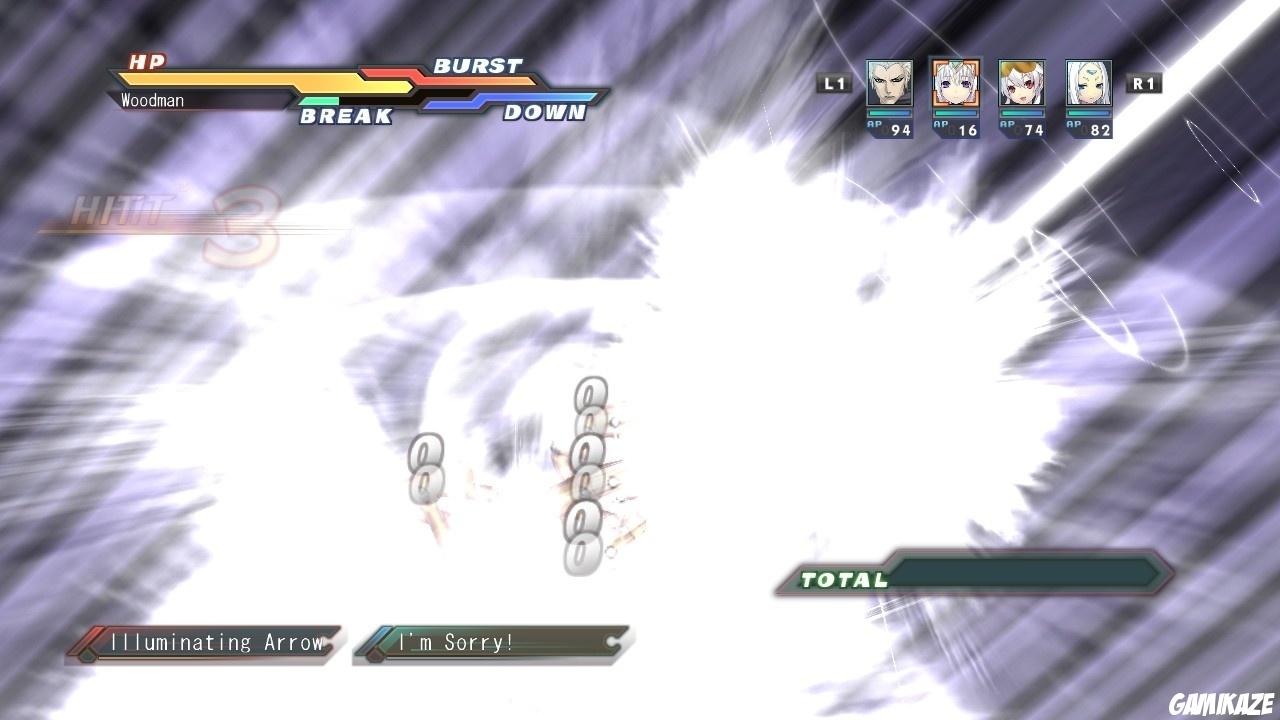Click the AP counter showing 74
The width and height of the screenshot is (1280, 720).
[x=1024, y=128]
